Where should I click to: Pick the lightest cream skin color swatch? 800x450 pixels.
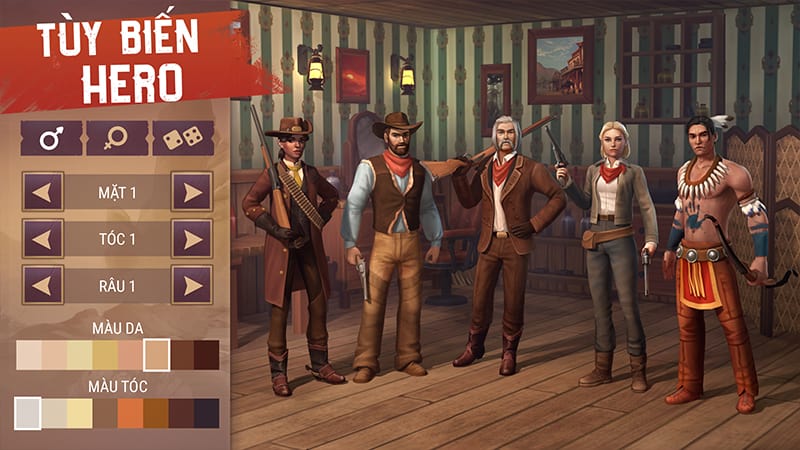[x=28, y=355]
